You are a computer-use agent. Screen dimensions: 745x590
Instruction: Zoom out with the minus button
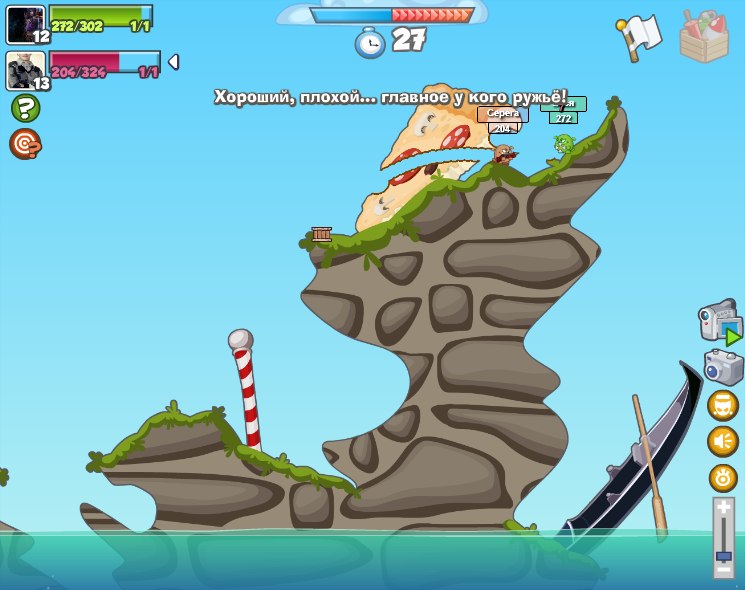tap(724, 569)
